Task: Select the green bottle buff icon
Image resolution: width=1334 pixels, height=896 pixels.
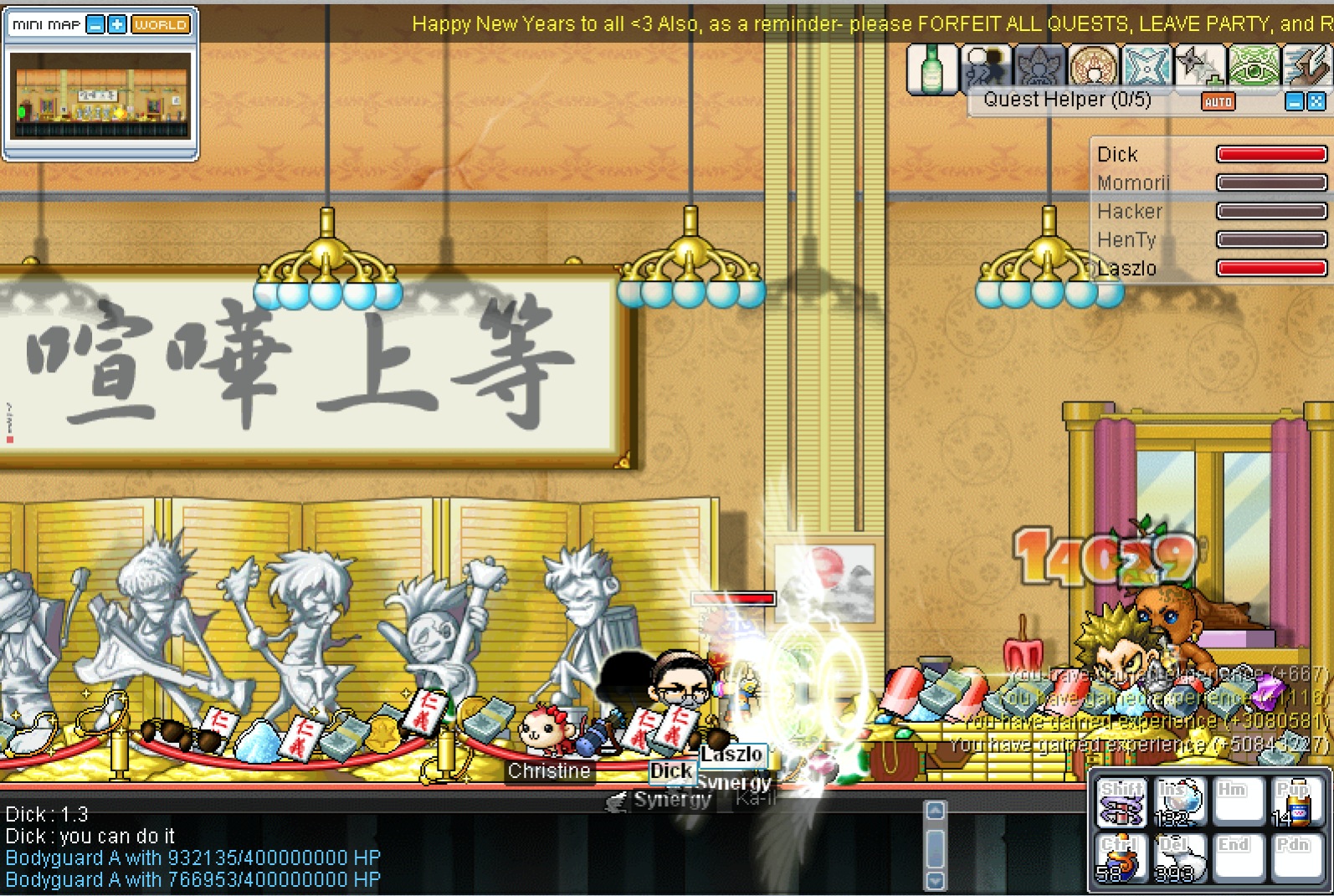Action: (931, 68)
